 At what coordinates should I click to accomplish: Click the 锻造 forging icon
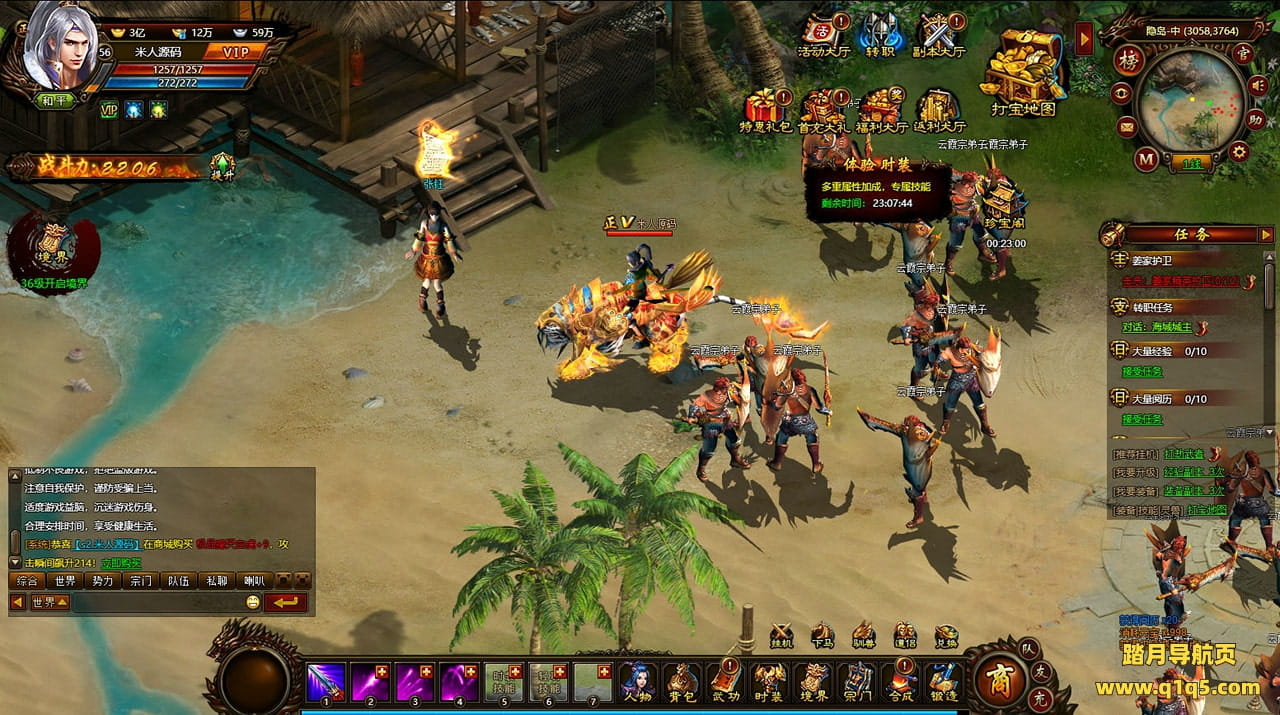click(945, 682)
